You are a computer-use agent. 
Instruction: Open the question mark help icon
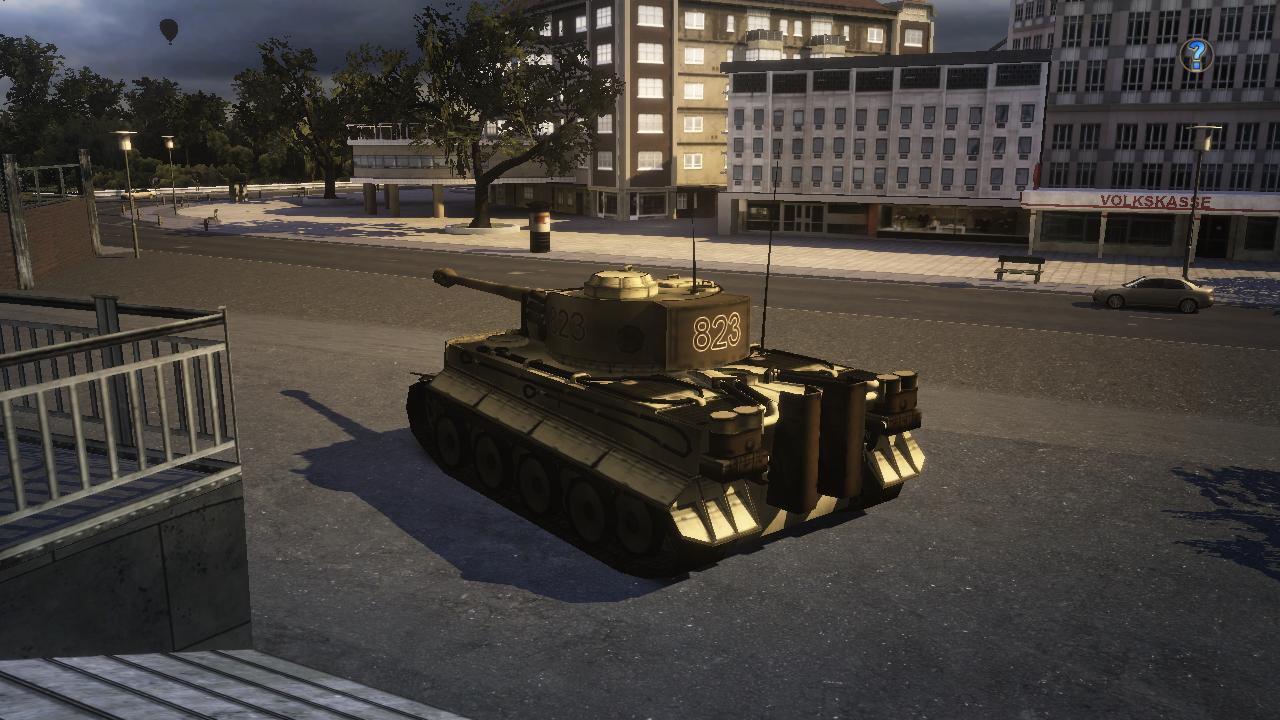[x=1196, y=55]
